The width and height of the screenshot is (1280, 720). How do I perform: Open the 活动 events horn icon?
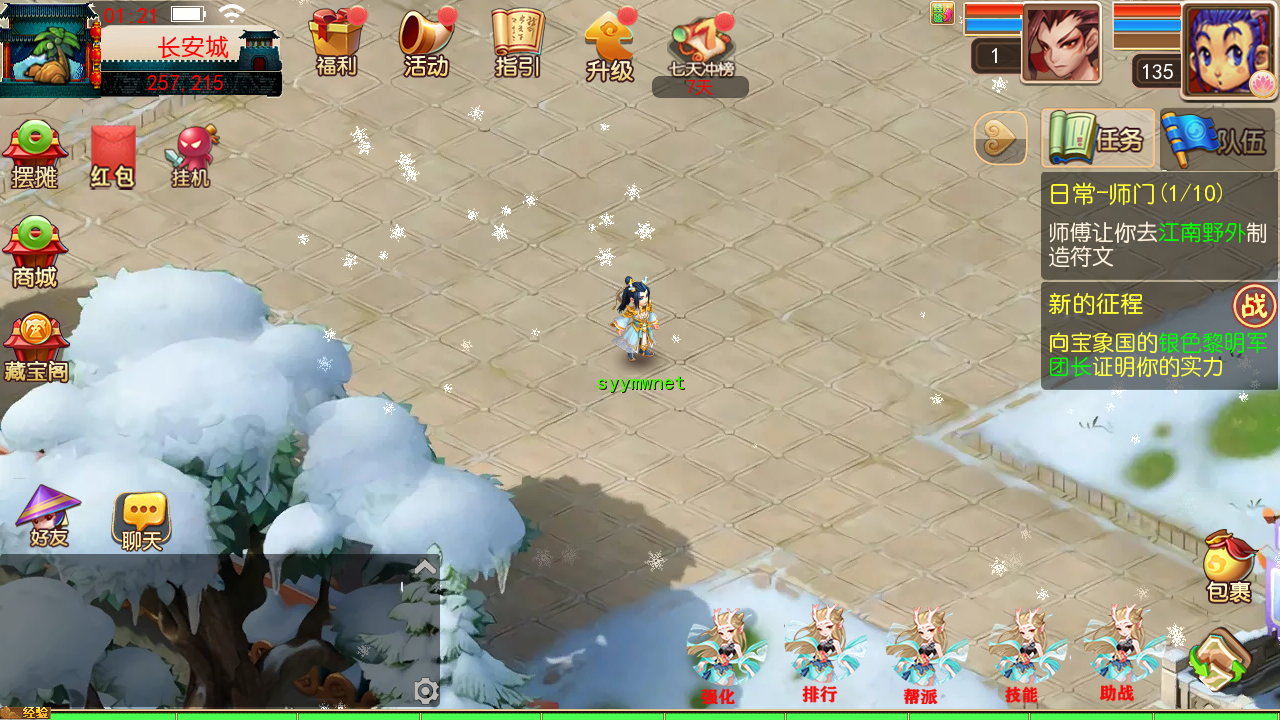[x=426, y=44]
